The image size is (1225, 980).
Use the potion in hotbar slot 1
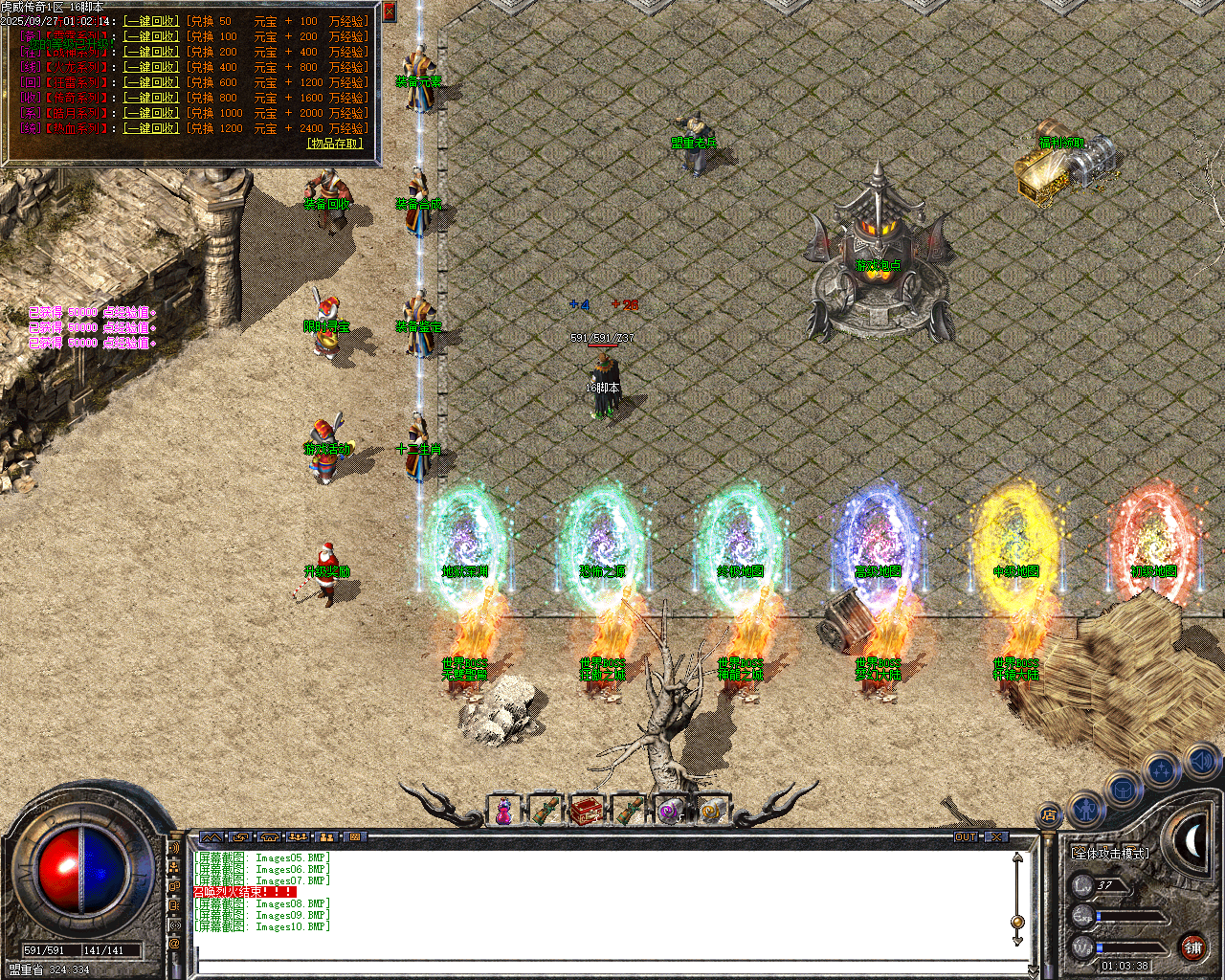502,810
